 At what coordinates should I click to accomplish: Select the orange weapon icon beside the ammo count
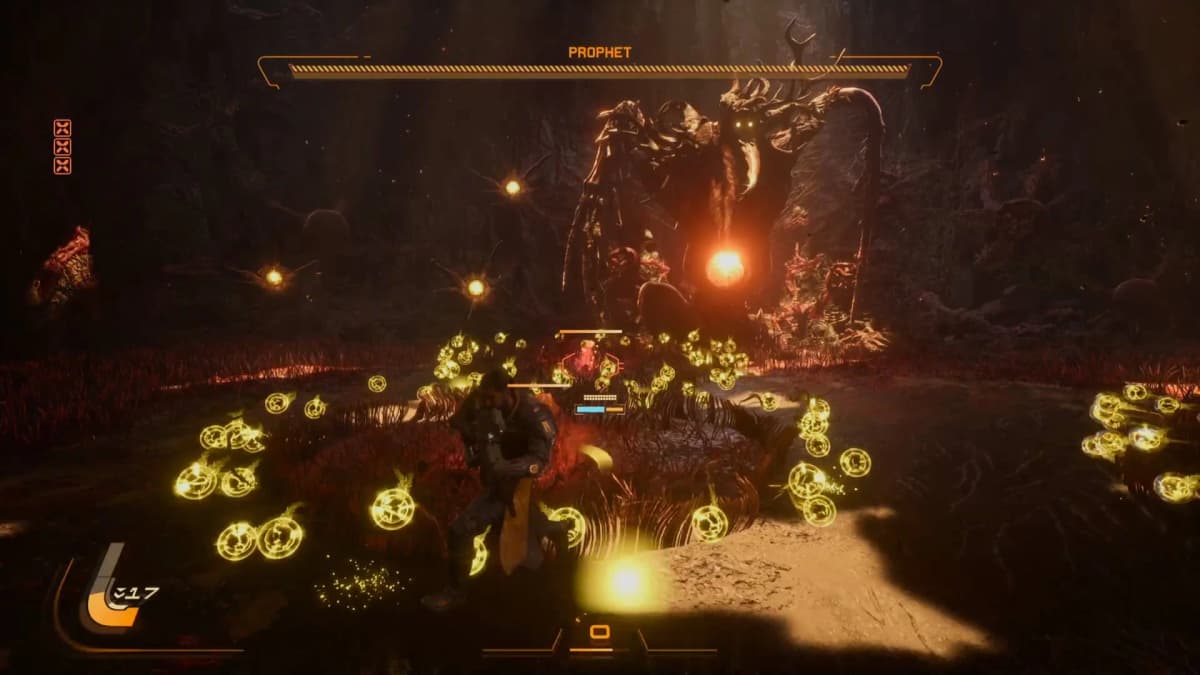(x=105, y=598)
